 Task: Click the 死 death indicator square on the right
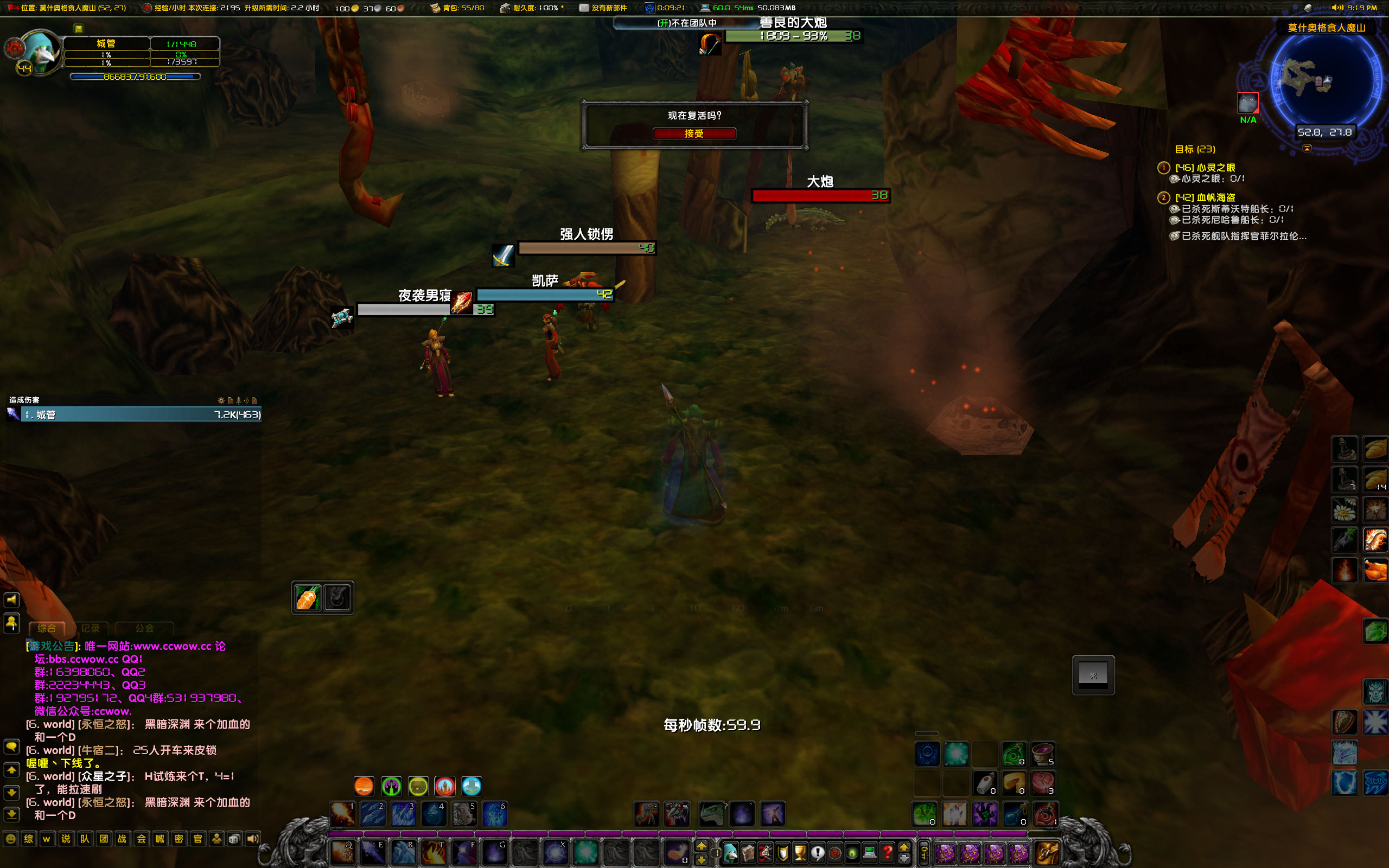point(1093,675)
